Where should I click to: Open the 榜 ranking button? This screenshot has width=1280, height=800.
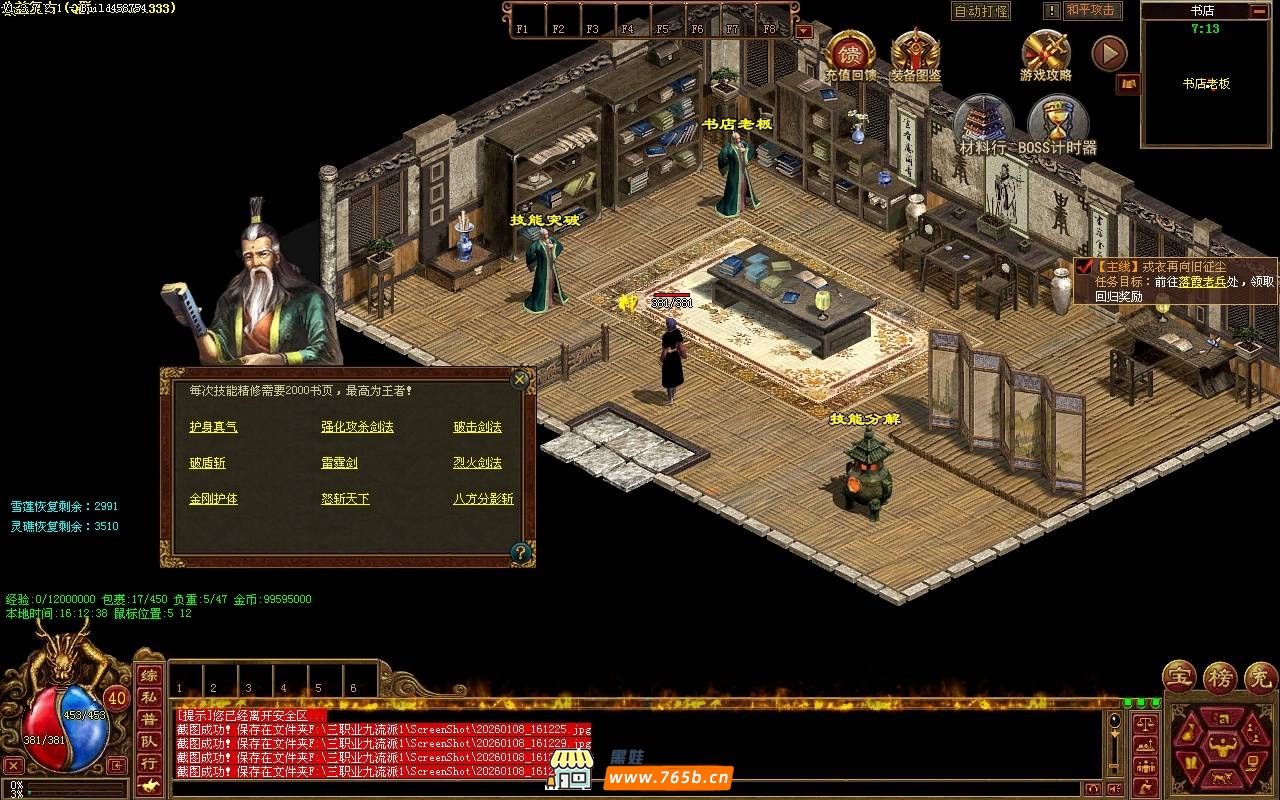point(1219,677)
